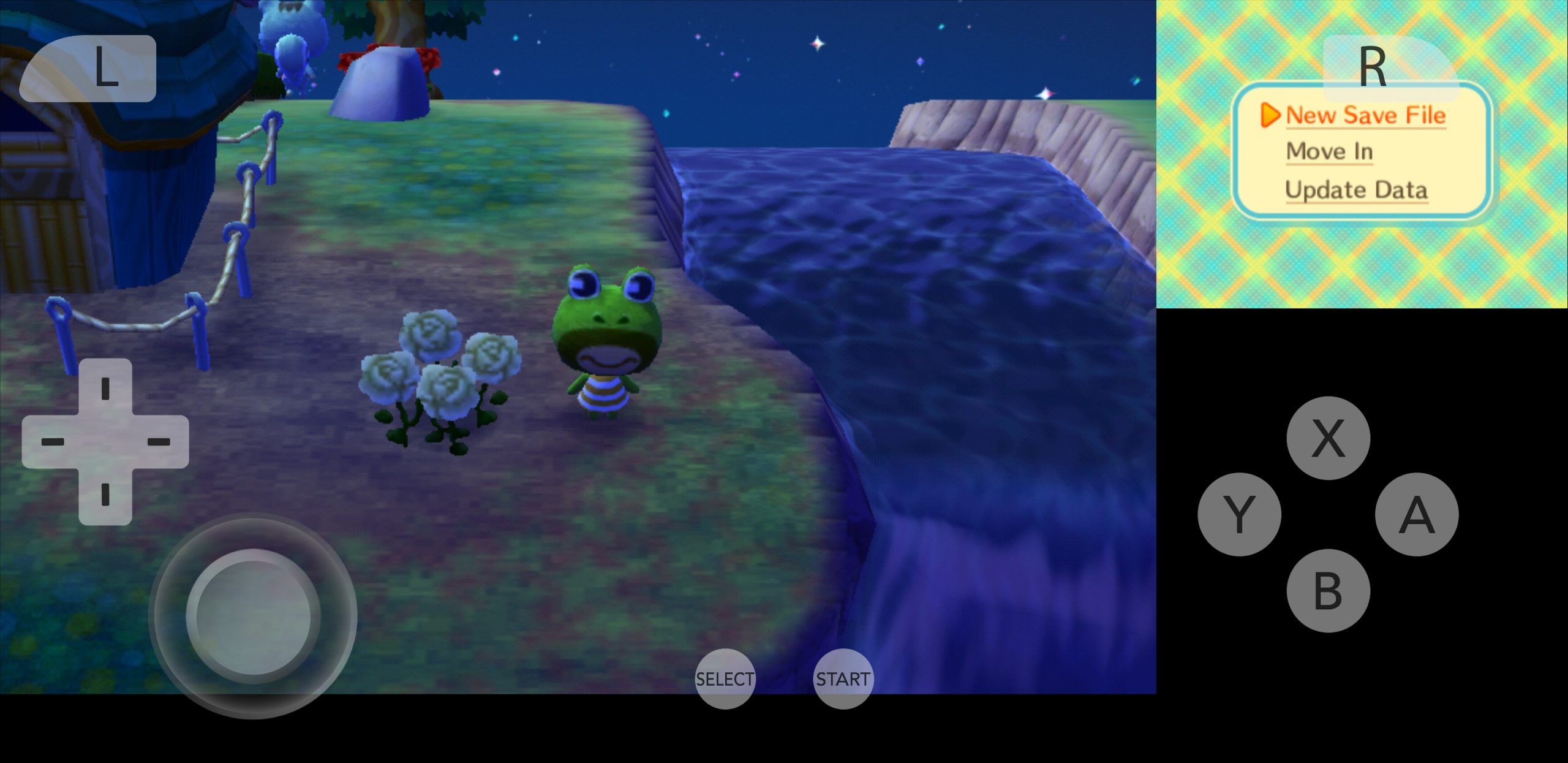Tap the SELECT button
The width and height of the screenshot is (1568, 763).
[x=725, y=678]
